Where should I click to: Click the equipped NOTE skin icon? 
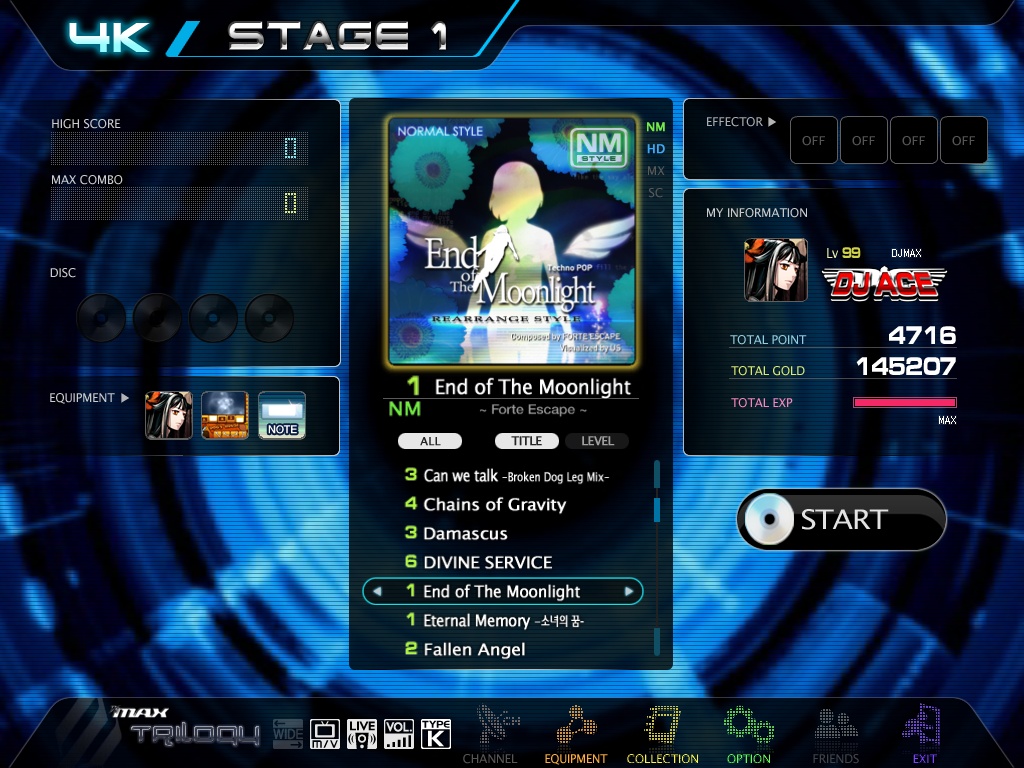282,415
